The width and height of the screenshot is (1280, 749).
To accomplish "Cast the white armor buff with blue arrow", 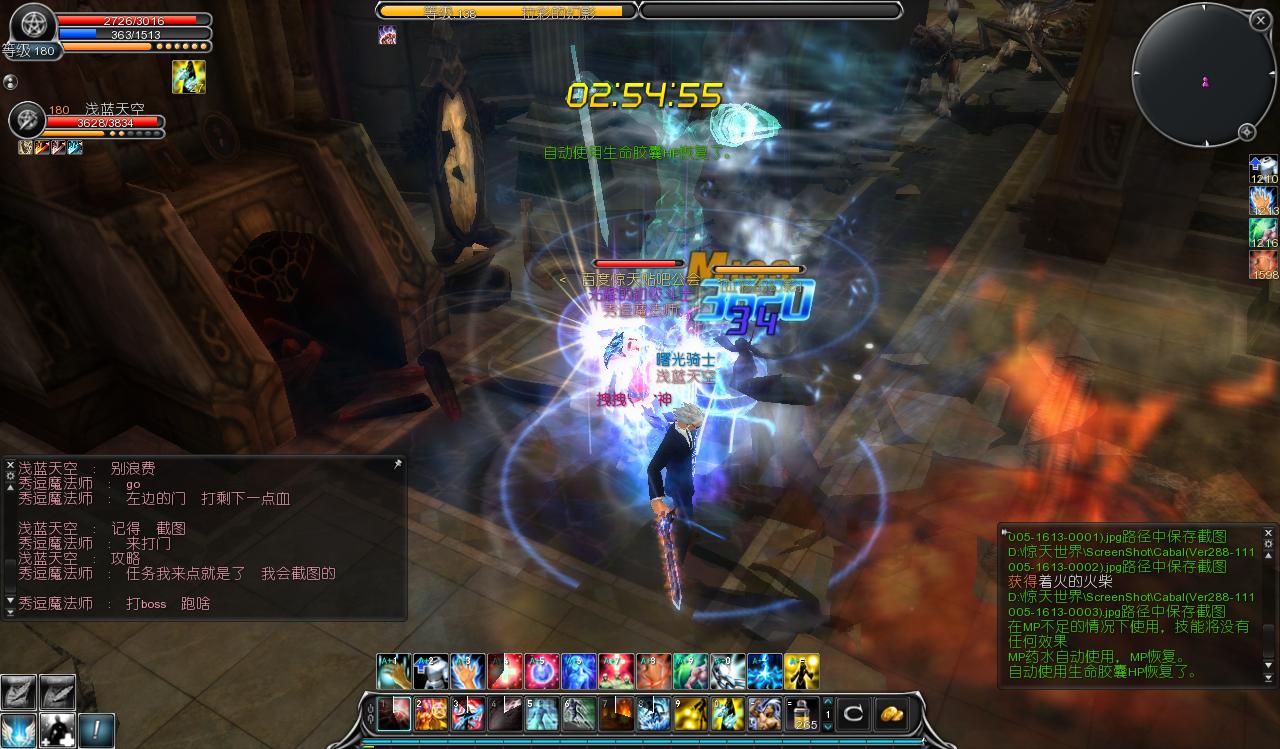I will click(431, 672).
